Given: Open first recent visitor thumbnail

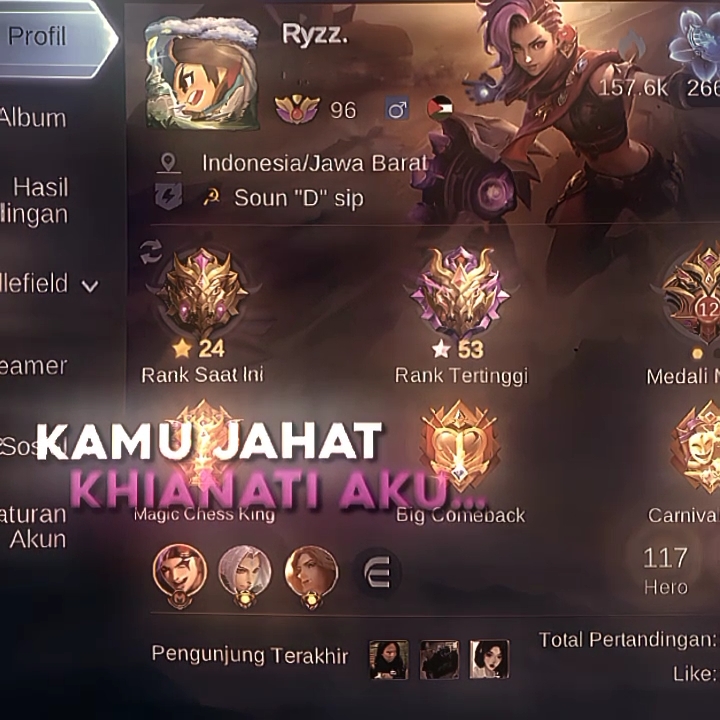Looking at the screenshot, I should click(388, 659).
